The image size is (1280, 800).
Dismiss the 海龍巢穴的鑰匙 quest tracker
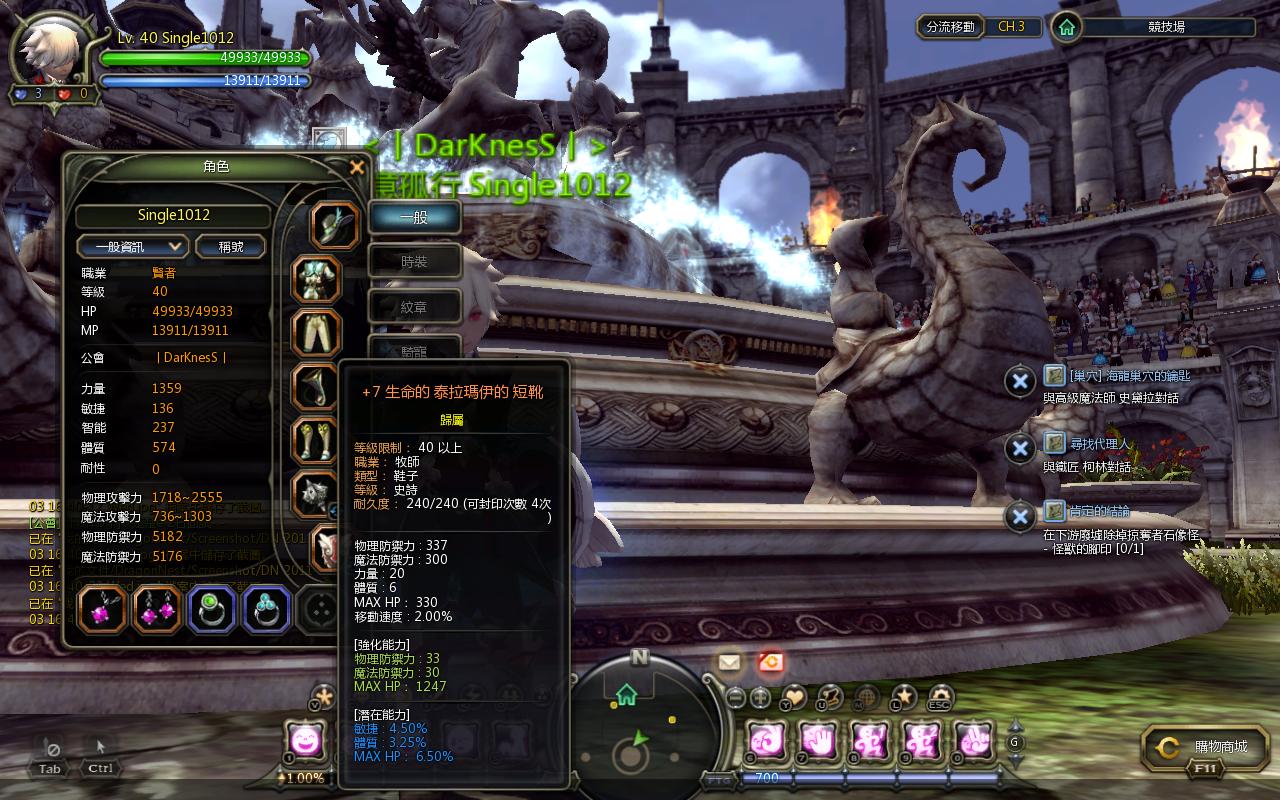coord(1019,381)
